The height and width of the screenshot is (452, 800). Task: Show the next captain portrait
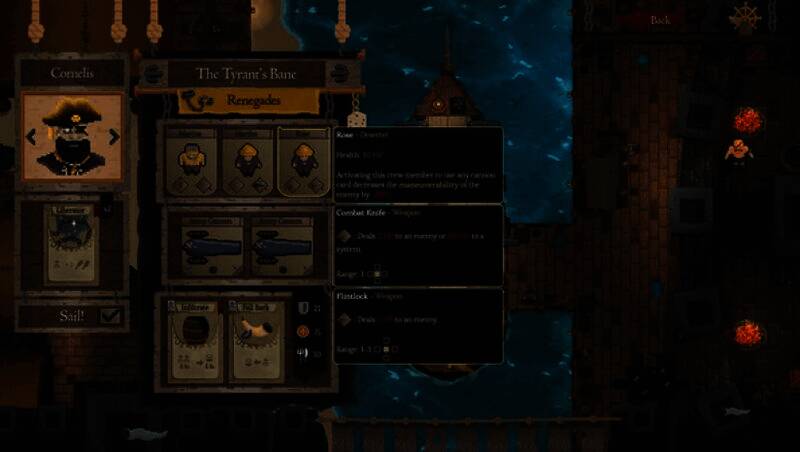114,137
